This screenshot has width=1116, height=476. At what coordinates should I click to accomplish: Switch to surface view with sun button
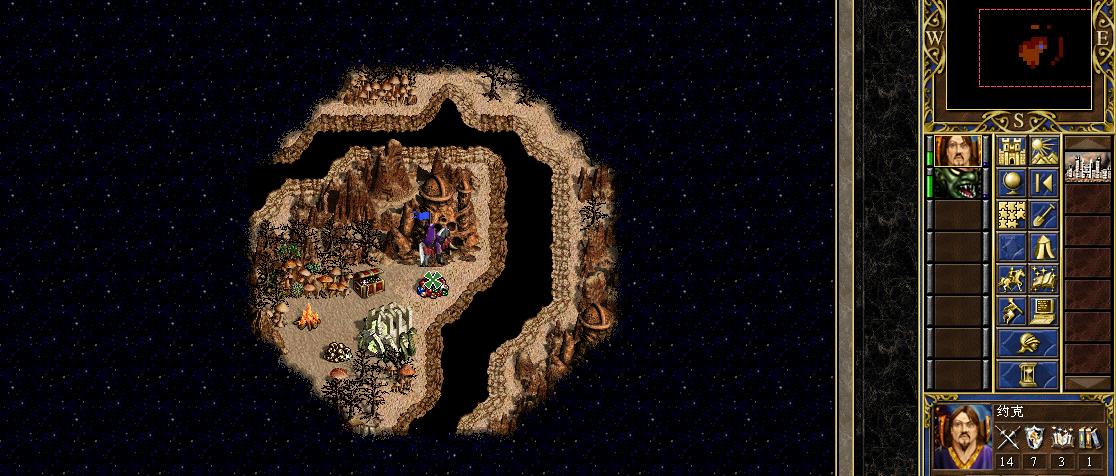[1043, 153]
